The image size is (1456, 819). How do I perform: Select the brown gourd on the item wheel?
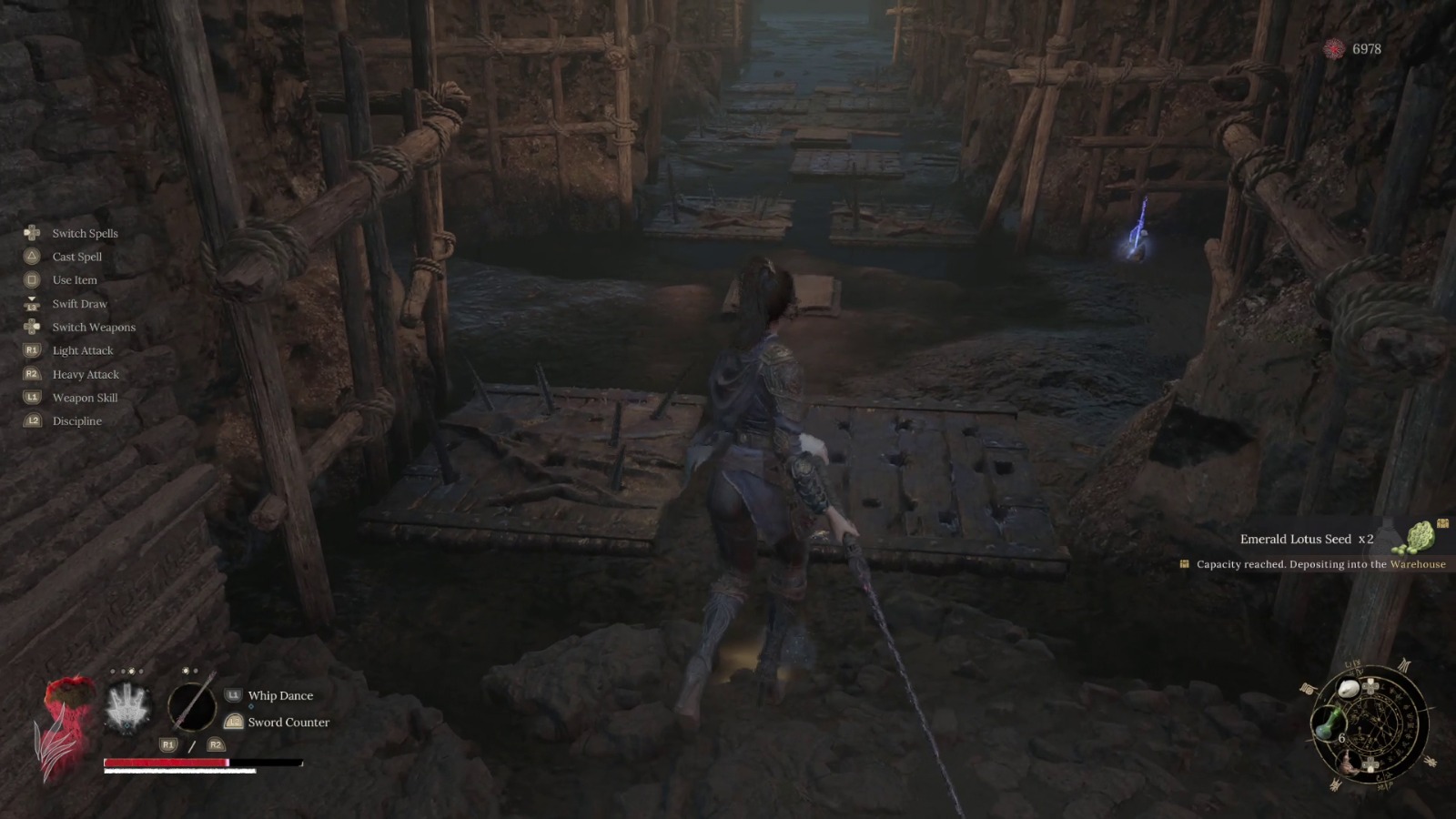tap(1348, 763)
